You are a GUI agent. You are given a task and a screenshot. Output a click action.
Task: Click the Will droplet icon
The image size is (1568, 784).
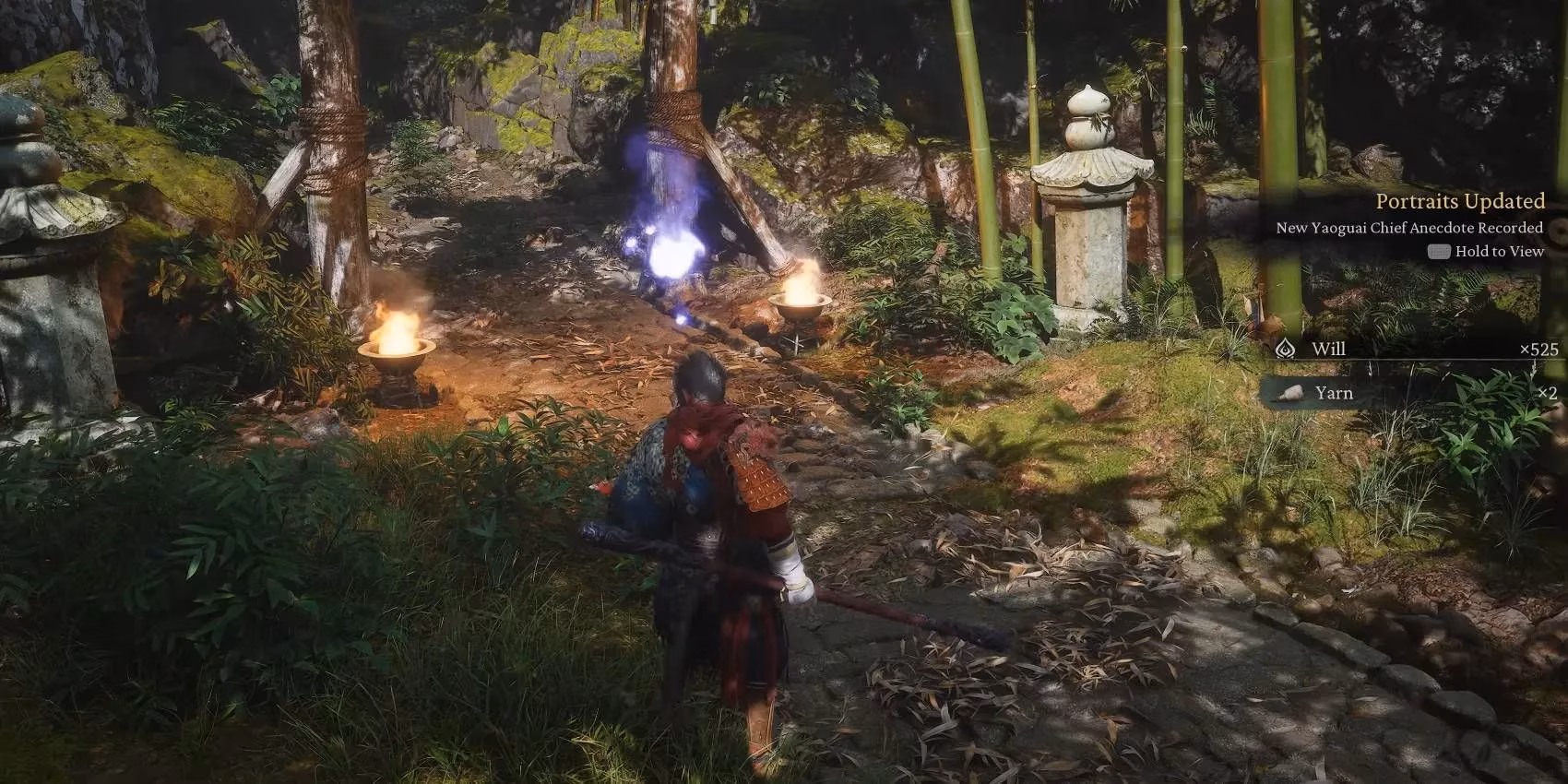pos(1285,349)
